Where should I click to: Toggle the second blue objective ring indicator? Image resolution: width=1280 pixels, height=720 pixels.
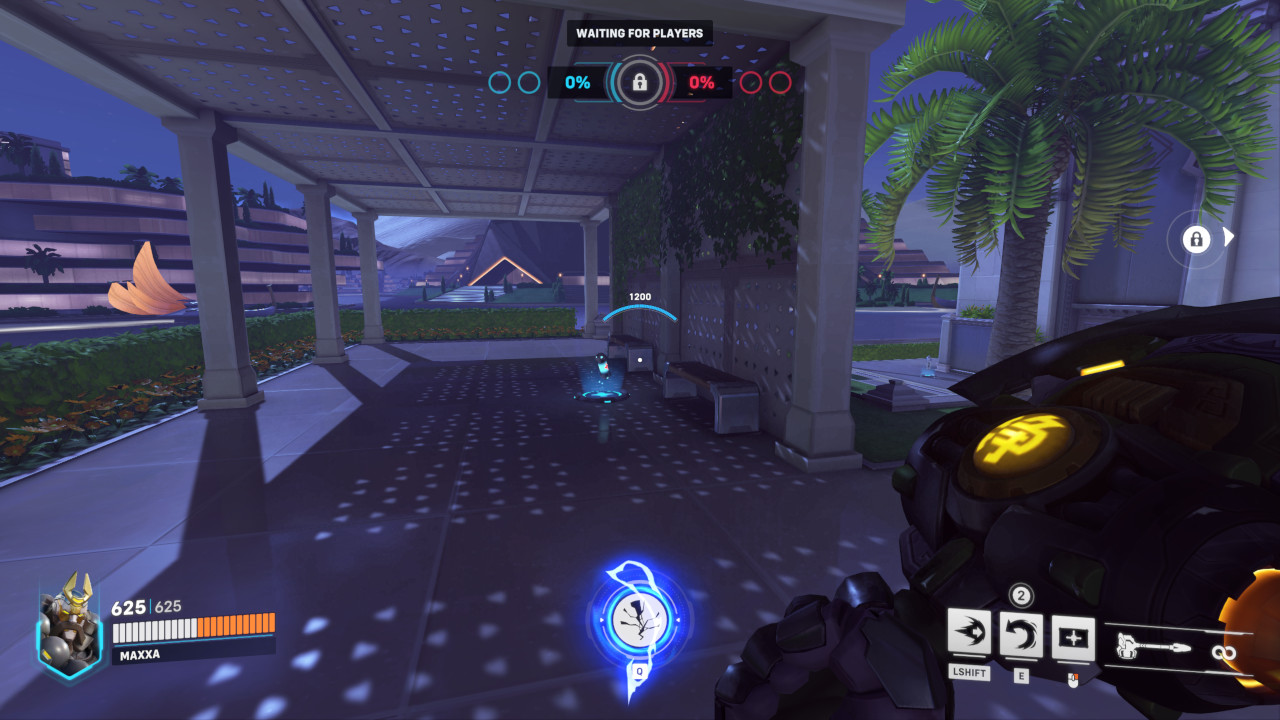coord(531,84)
